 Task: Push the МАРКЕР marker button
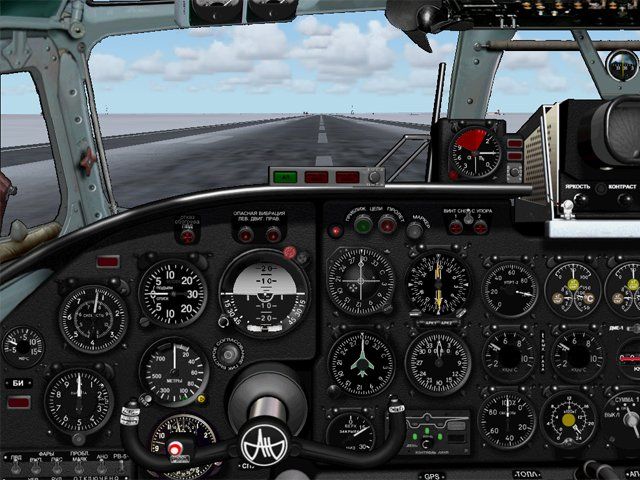coord(415,230)
